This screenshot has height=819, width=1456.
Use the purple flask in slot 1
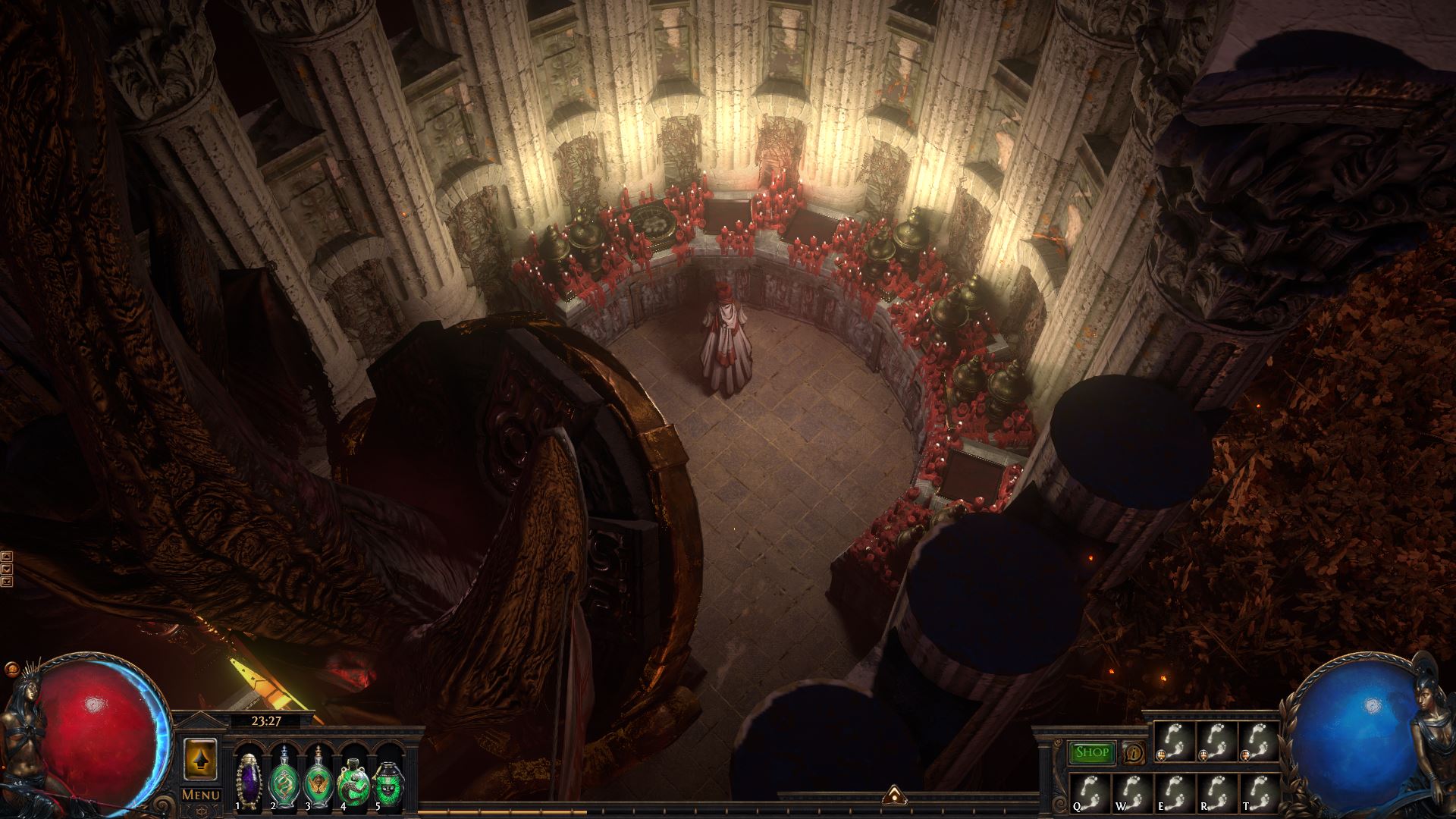pyautogui.click(x=249, y=777)
